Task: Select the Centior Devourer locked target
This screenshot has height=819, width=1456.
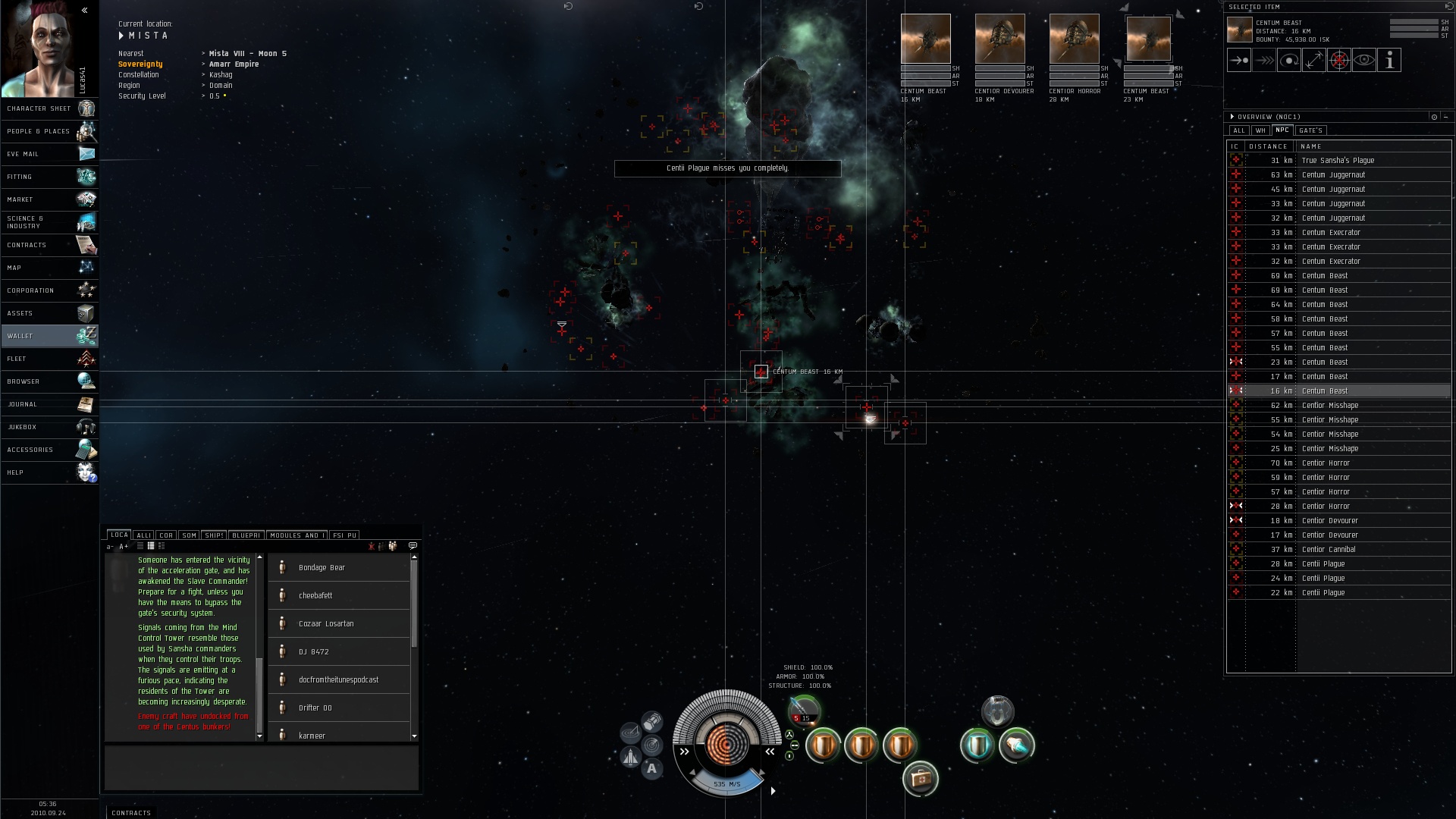Action: [999, 39]
